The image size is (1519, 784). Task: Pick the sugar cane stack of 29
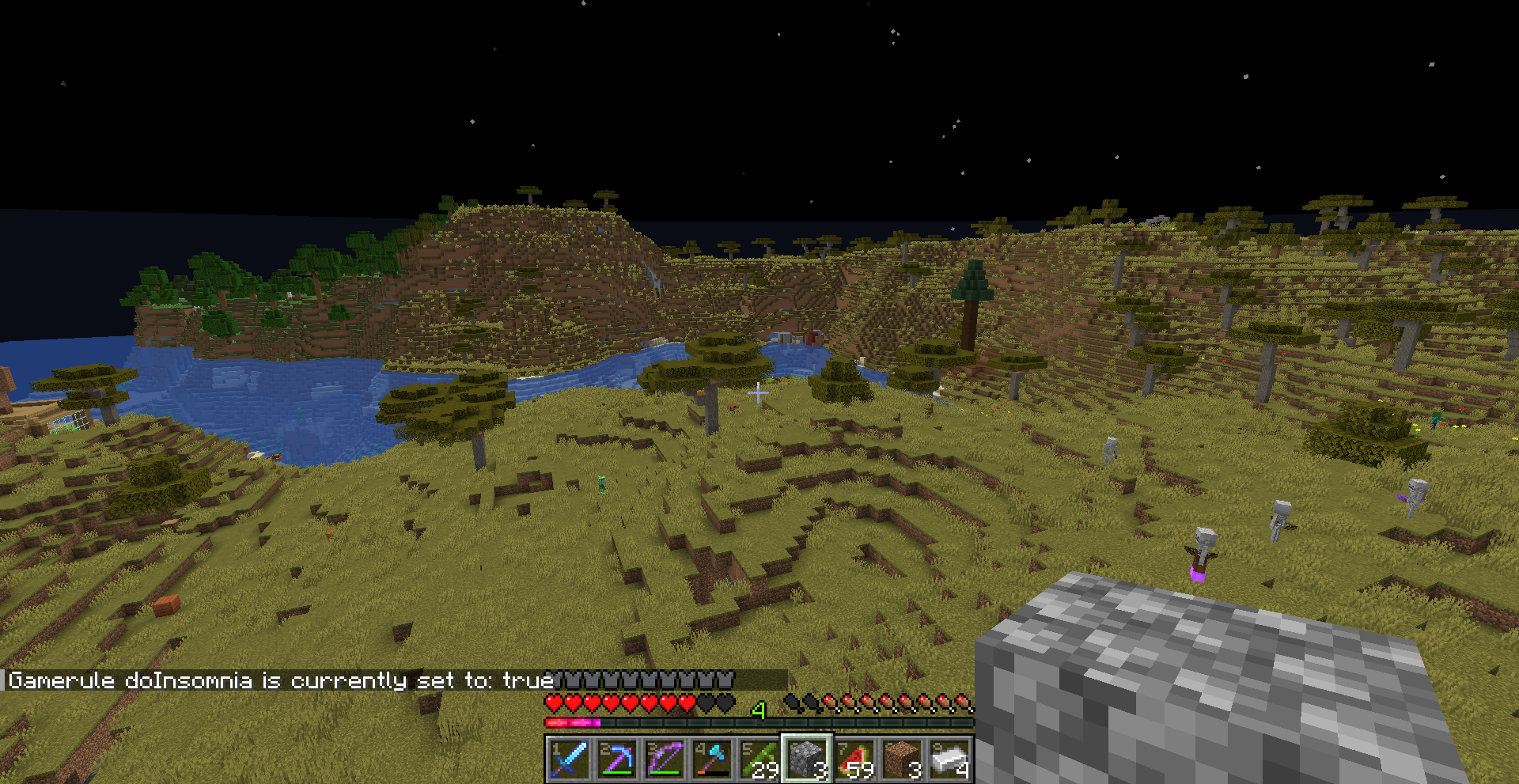point(759,759)
